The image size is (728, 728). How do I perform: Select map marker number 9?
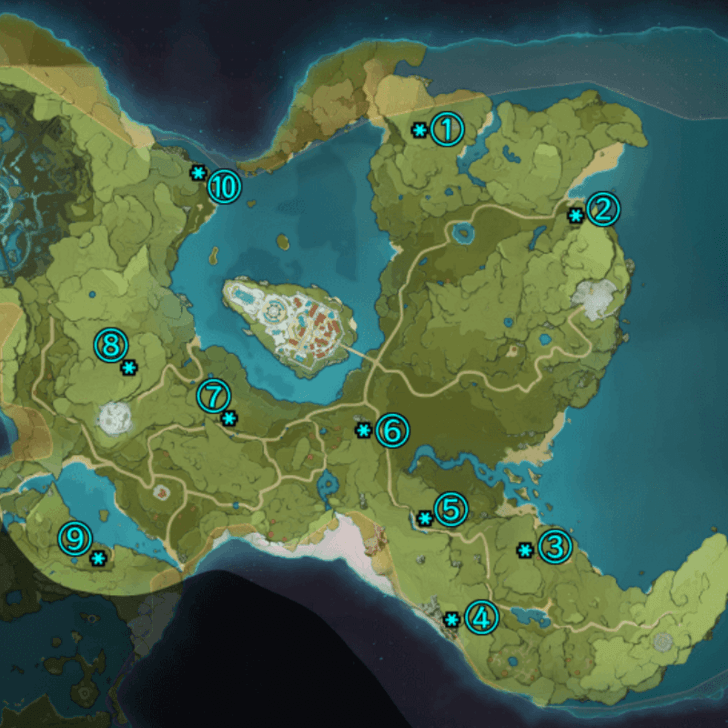point(75,539)
